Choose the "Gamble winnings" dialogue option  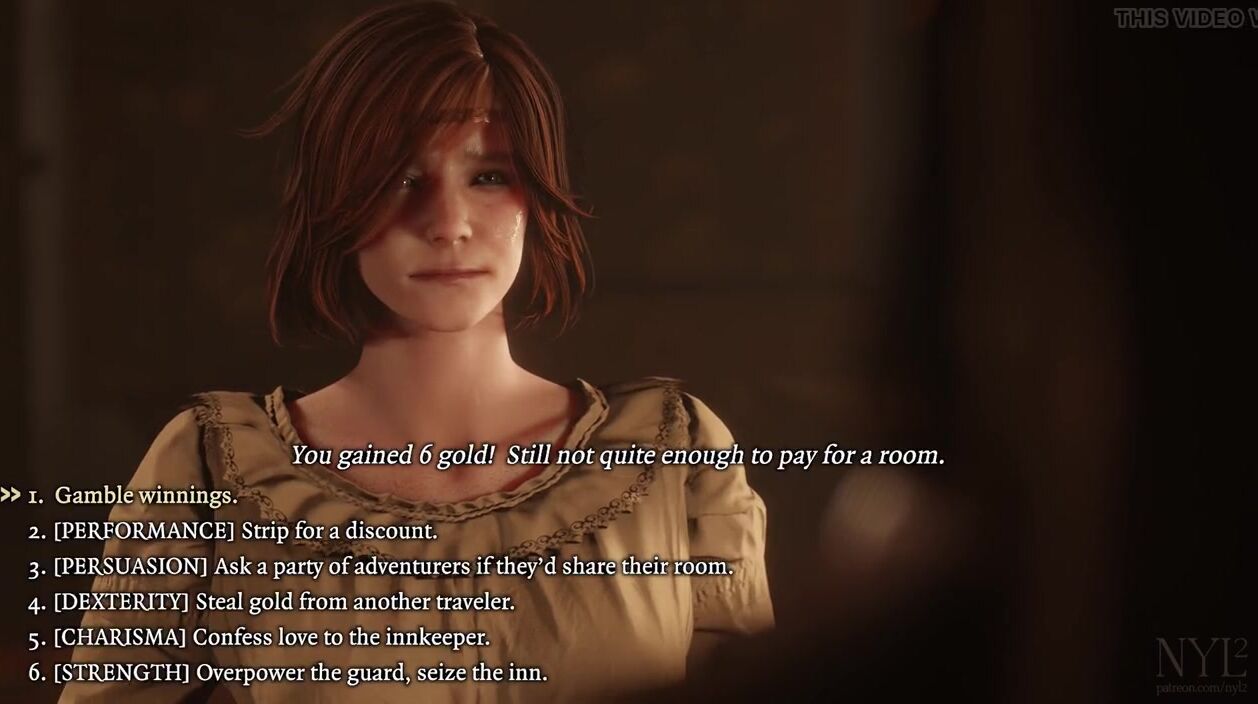click(x=145, y=495)
